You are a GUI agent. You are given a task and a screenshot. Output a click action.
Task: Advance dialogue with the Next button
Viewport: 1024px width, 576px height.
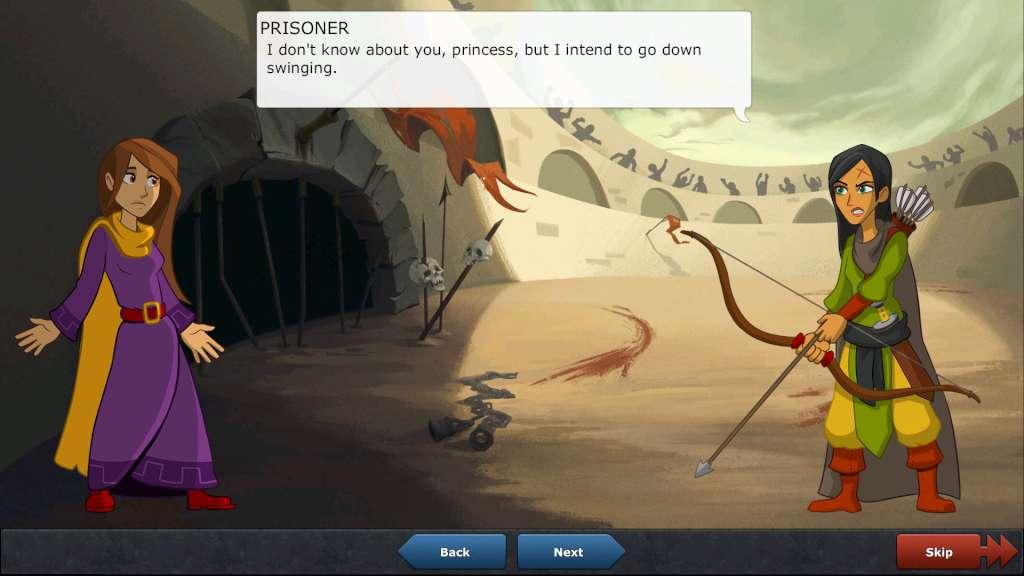tap(569, 552)
